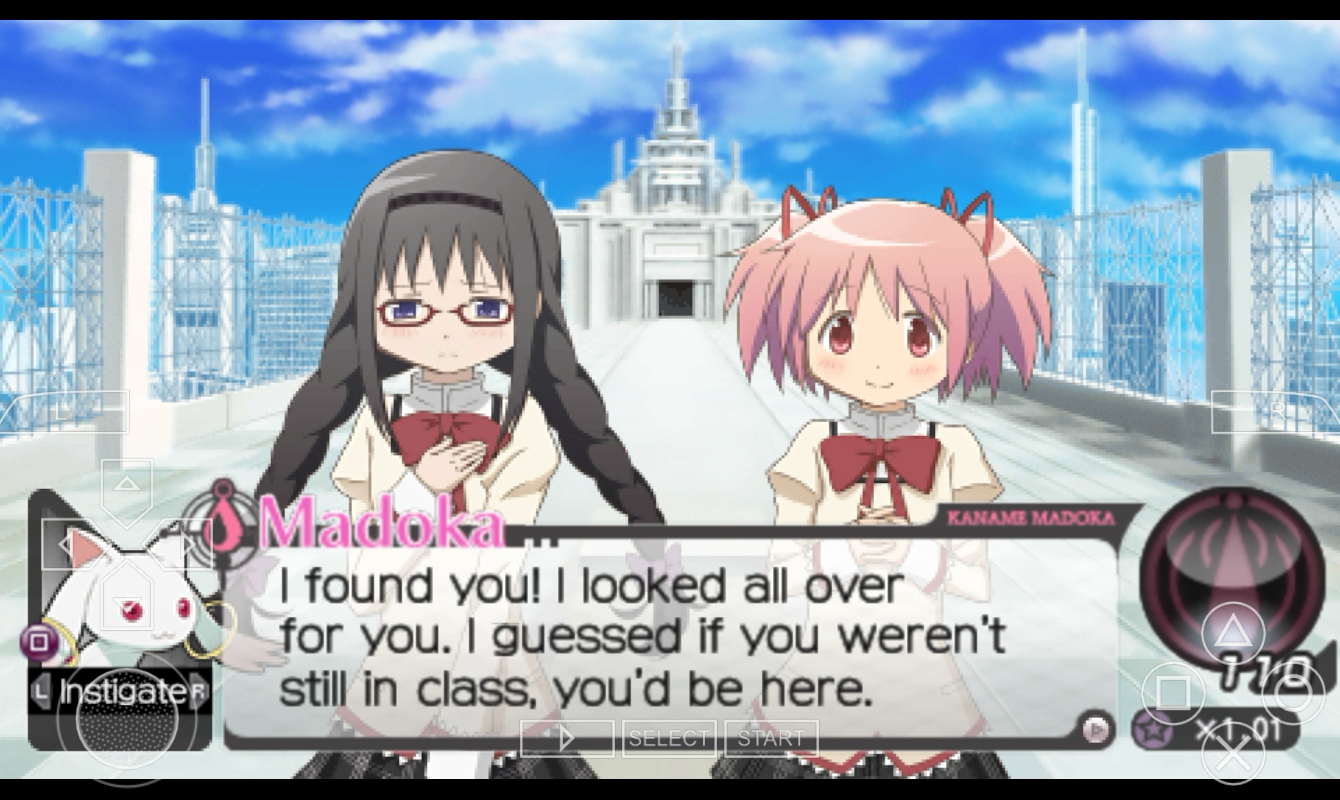Advance dialogue with the small arrow button

pyautogui.click(x=1097, y=728)
